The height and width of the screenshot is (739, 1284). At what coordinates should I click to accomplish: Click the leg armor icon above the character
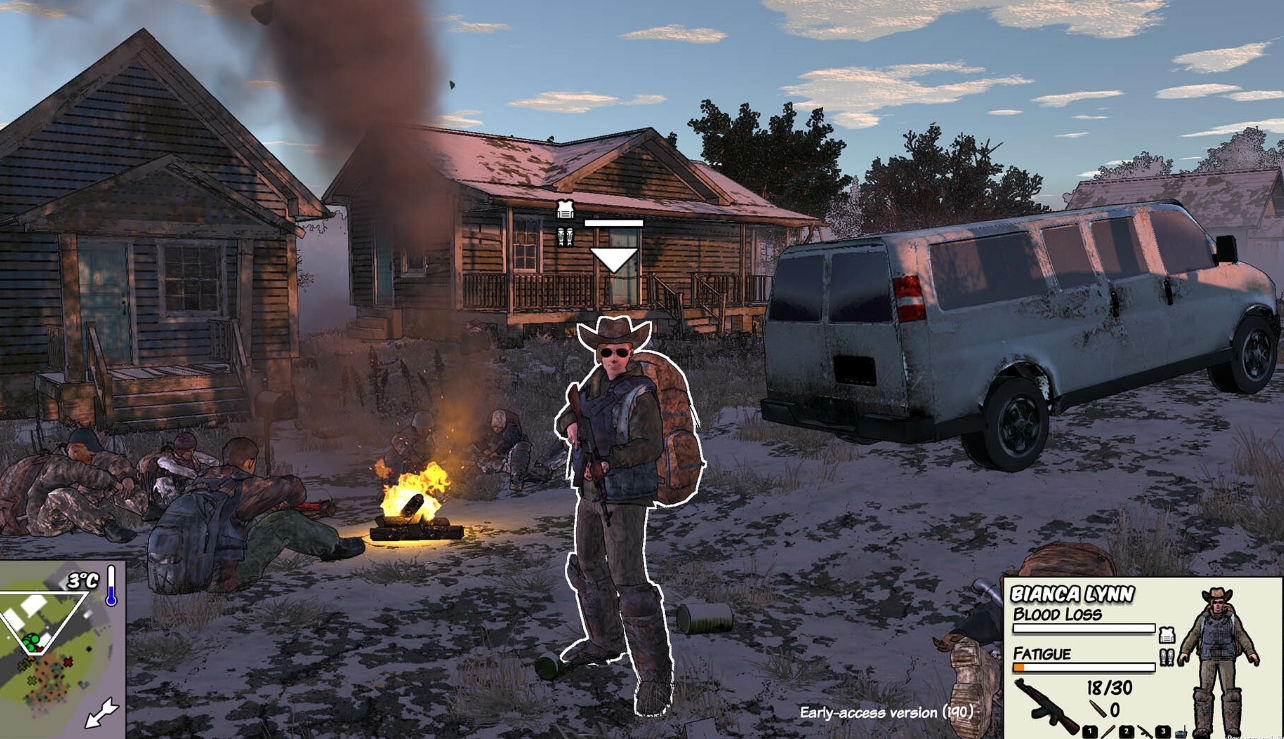coord(565,237)
